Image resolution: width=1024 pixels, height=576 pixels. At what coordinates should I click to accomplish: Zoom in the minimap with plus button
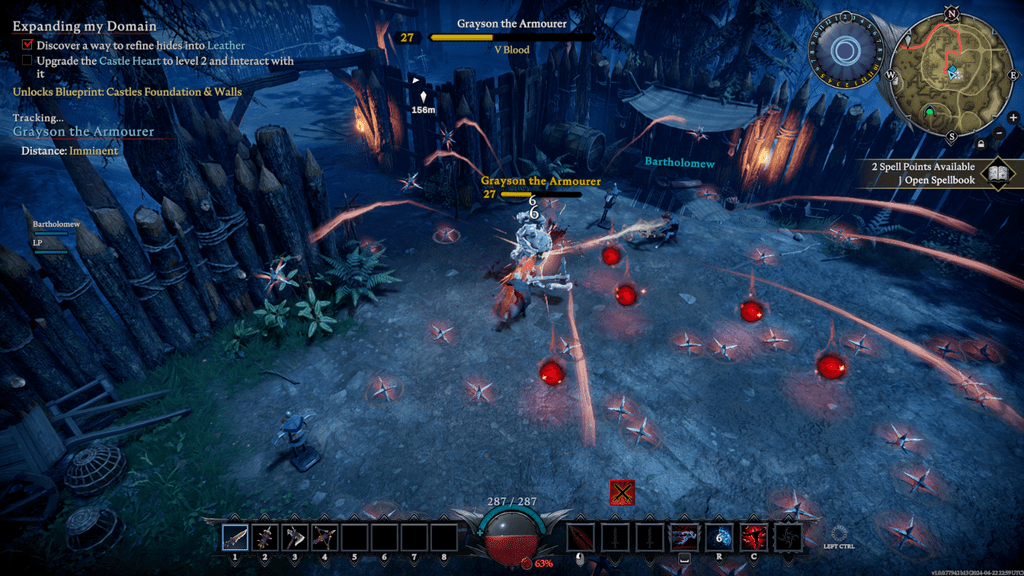(1013, 117)
